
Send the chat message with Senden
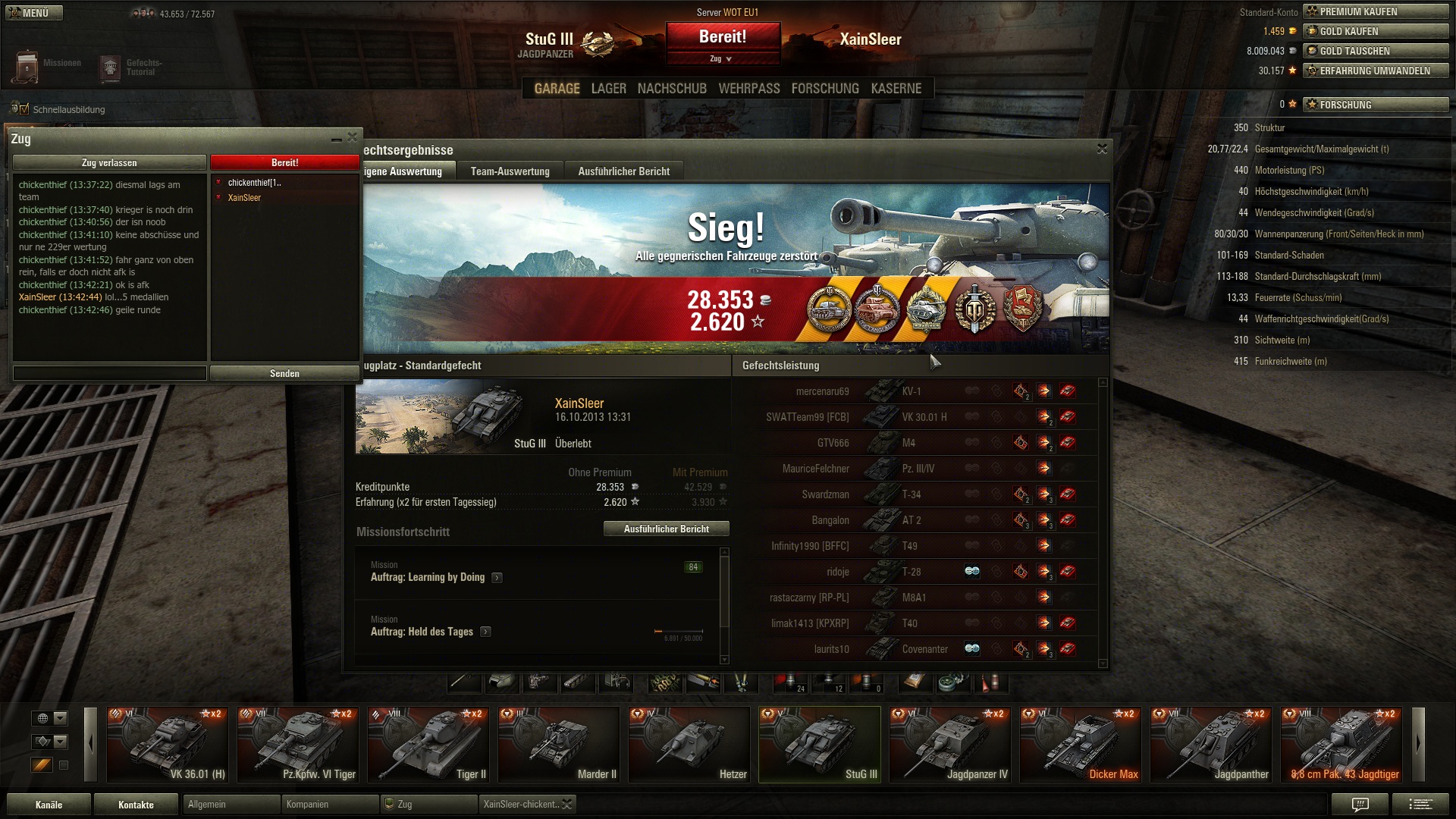coord(284,373)
